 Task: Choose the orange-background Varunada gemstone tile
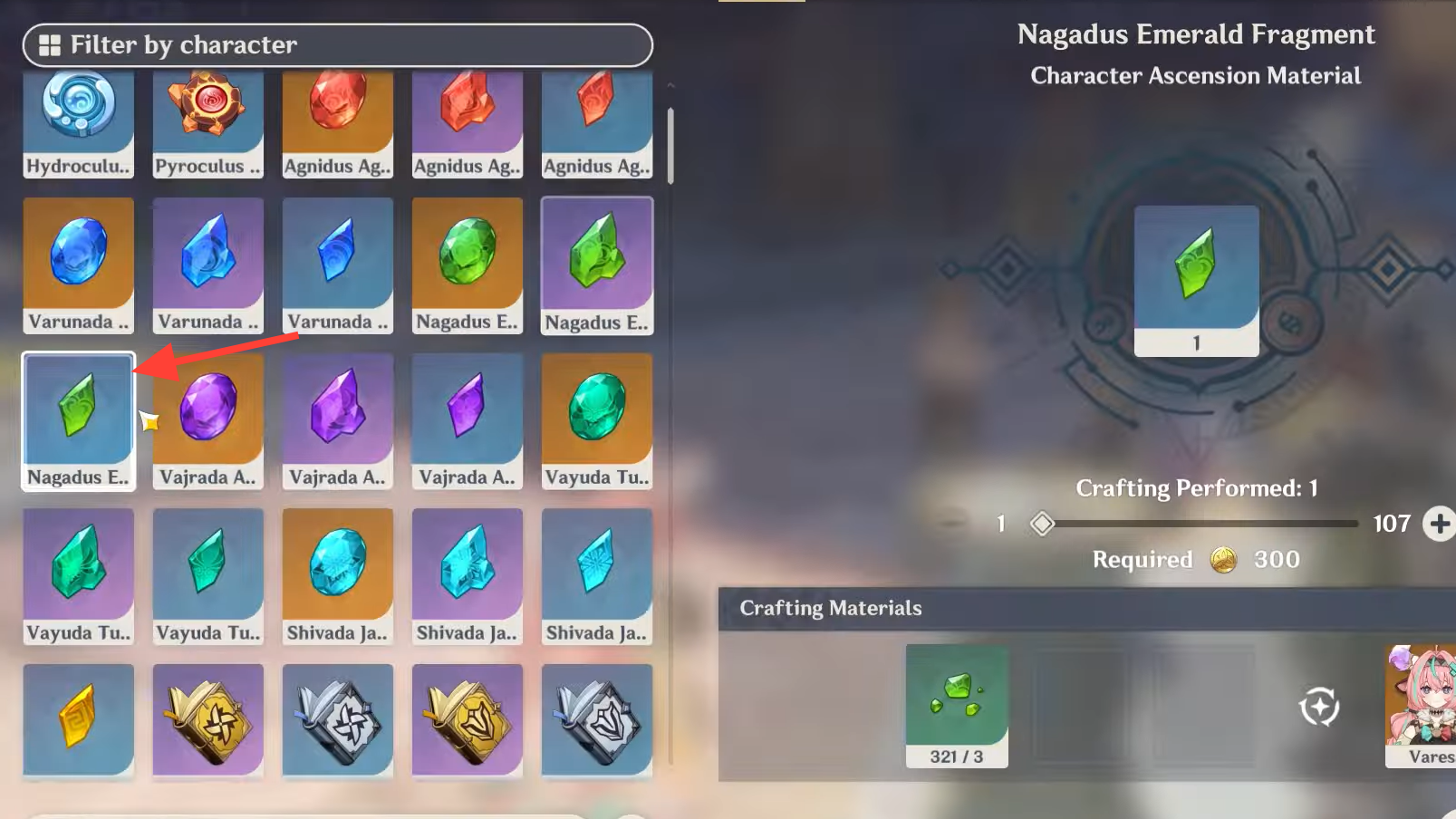(x=79, y=265)
